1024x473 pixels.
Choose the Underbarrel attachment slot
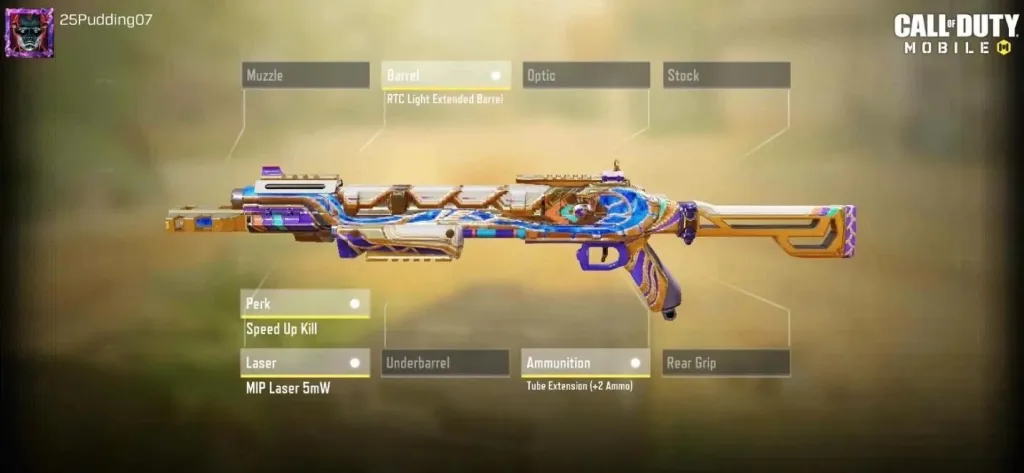click(445, 363)
